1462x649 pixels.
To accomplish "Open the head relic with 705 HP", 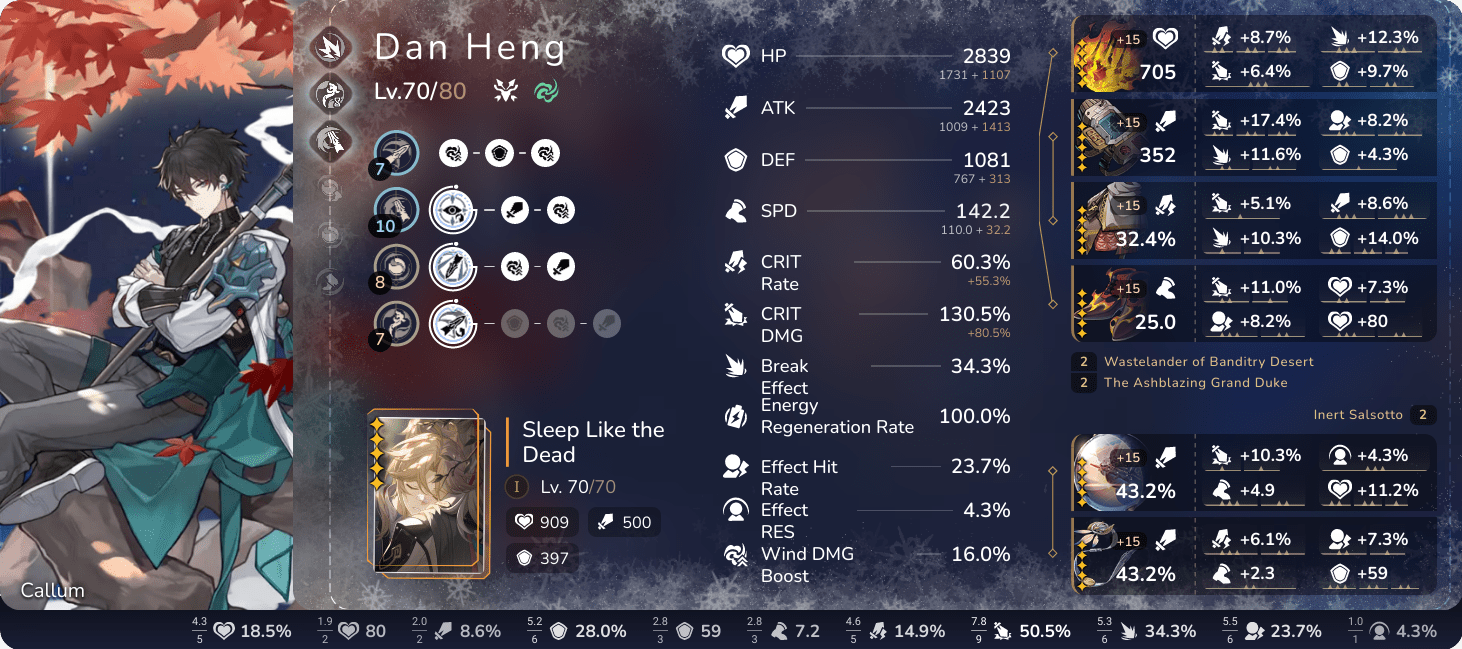I will coord(1105,55).
